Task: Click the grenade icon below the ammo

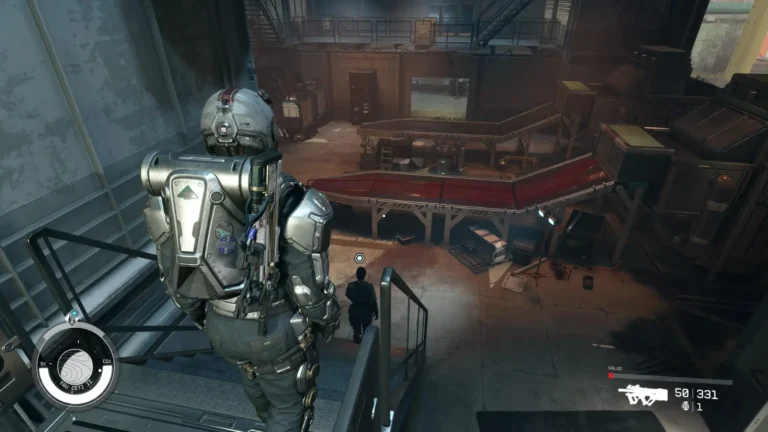Action: (x=683, y=408)
